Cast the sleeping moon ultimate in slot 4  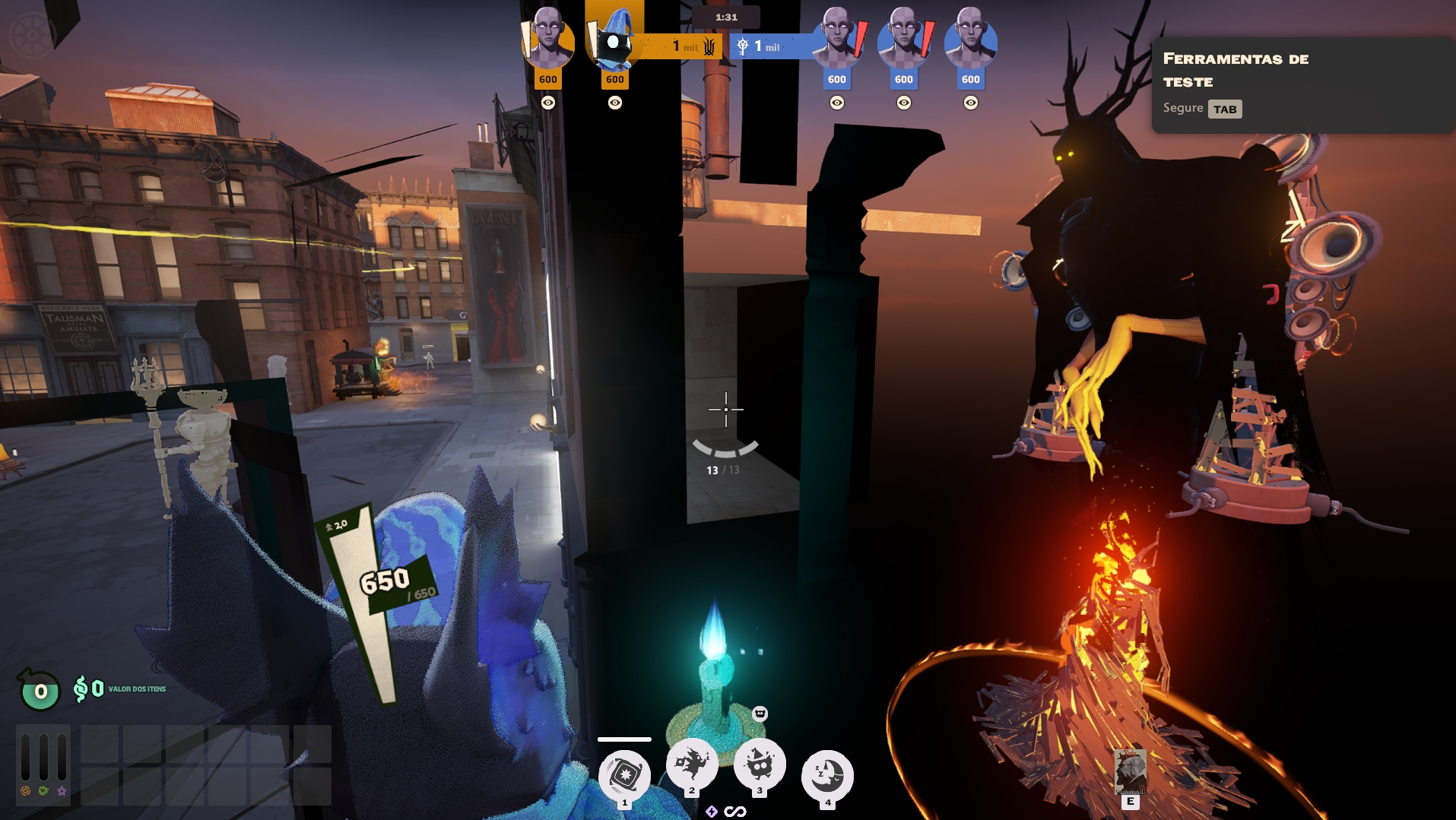tap(827, 775)
